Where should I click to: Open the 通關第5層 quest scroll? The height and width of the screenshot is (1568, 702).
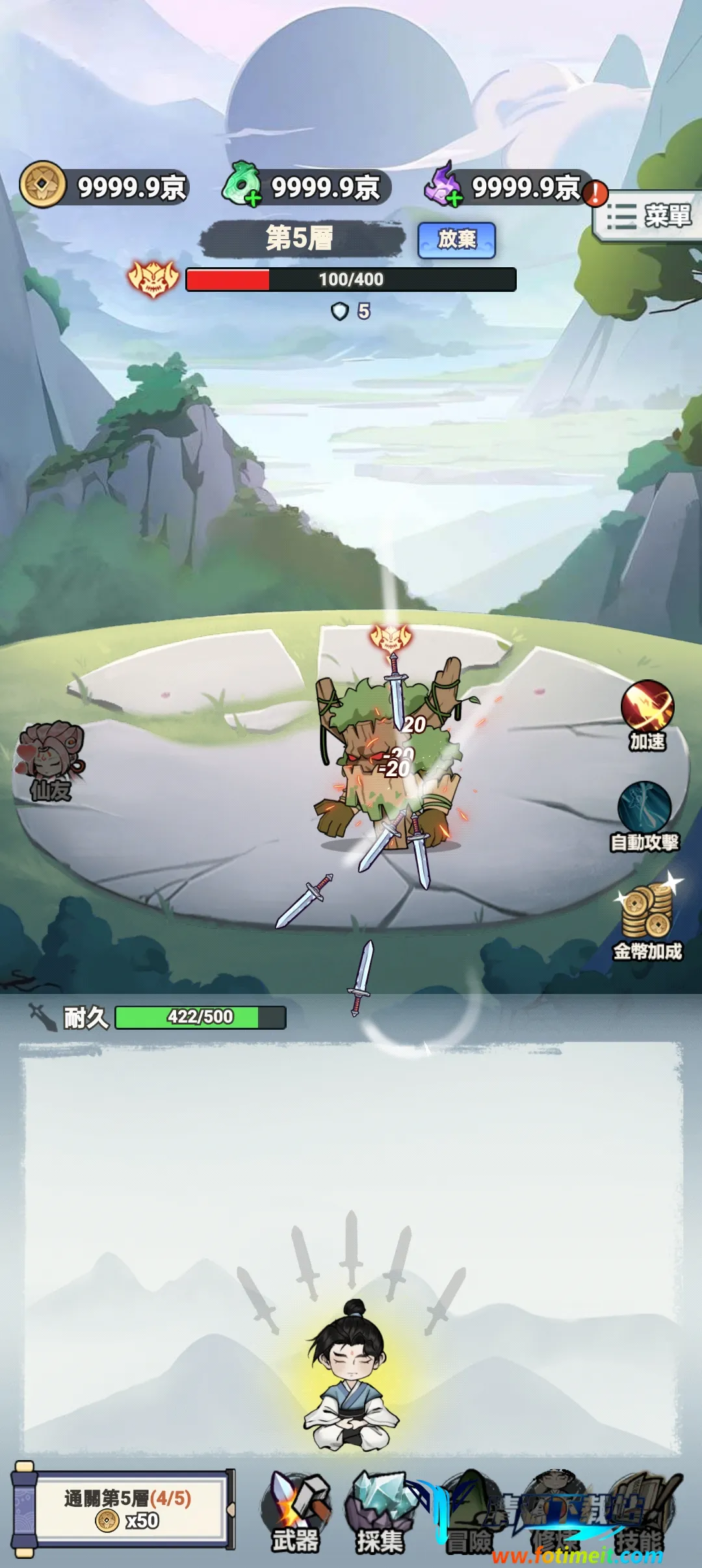(x=127, y=1509)
